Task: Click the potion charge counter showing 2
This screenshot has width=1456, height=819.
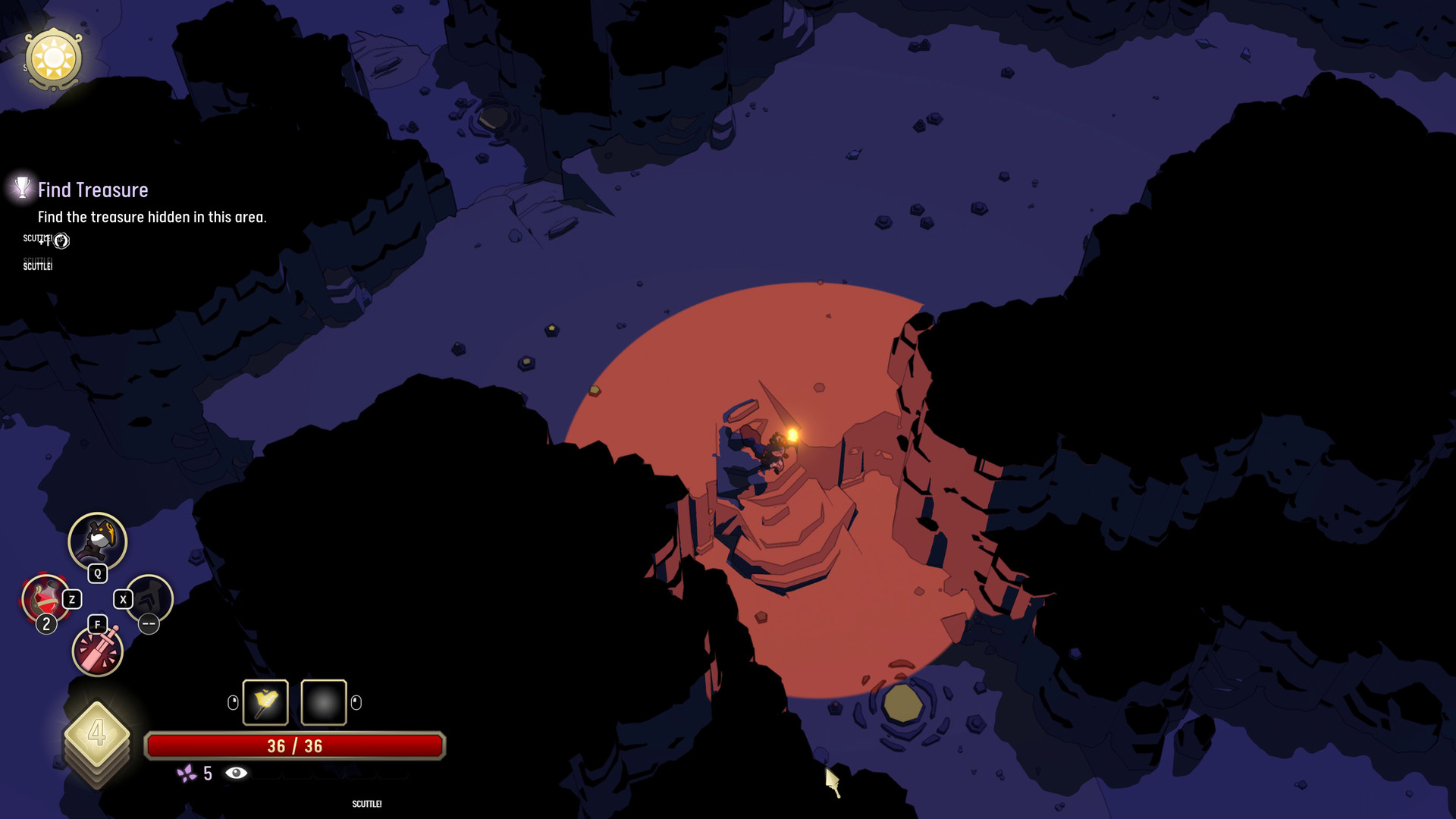Action: (46, 623)
